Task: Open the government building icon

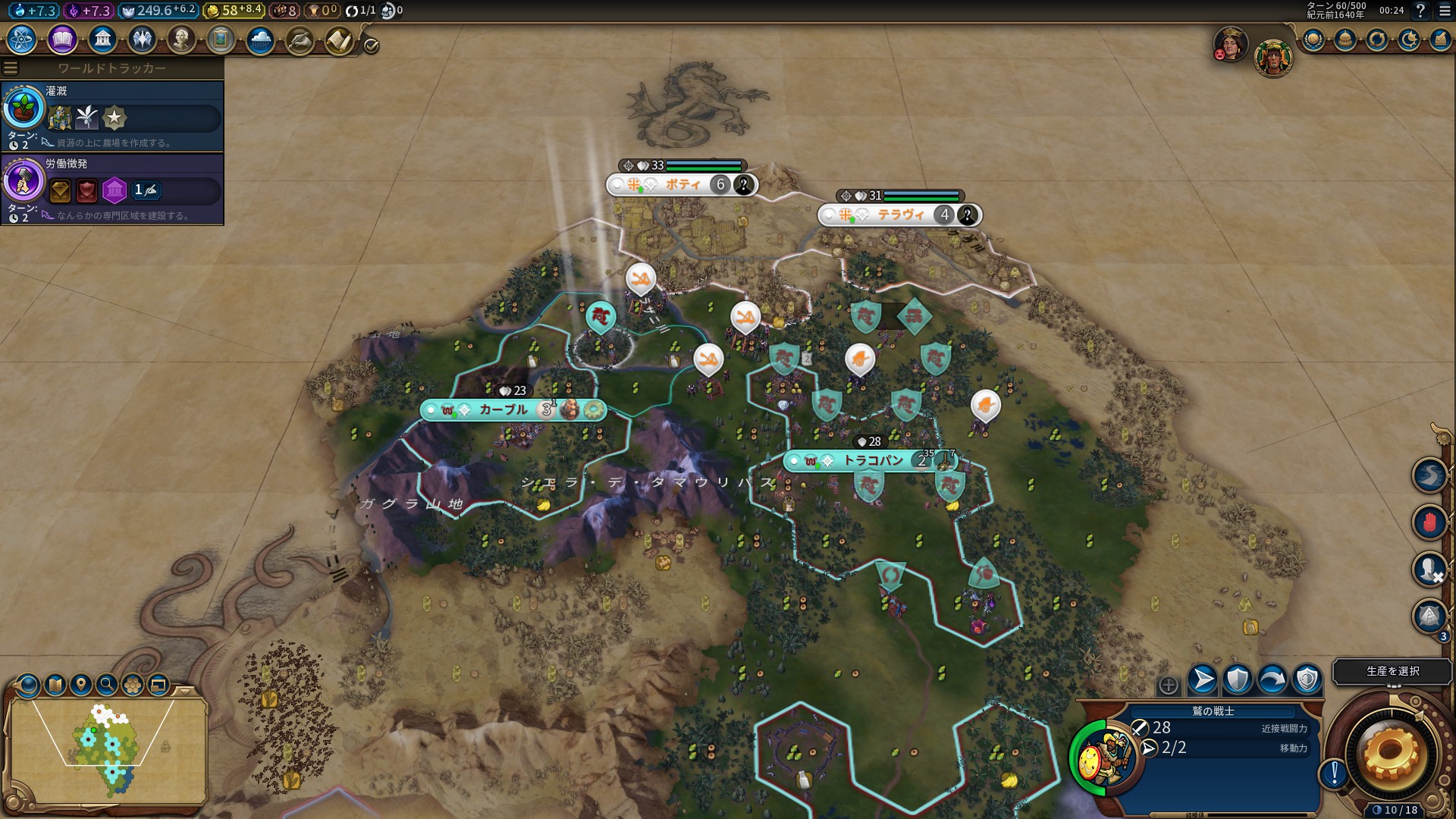Action: pos(102,39)
